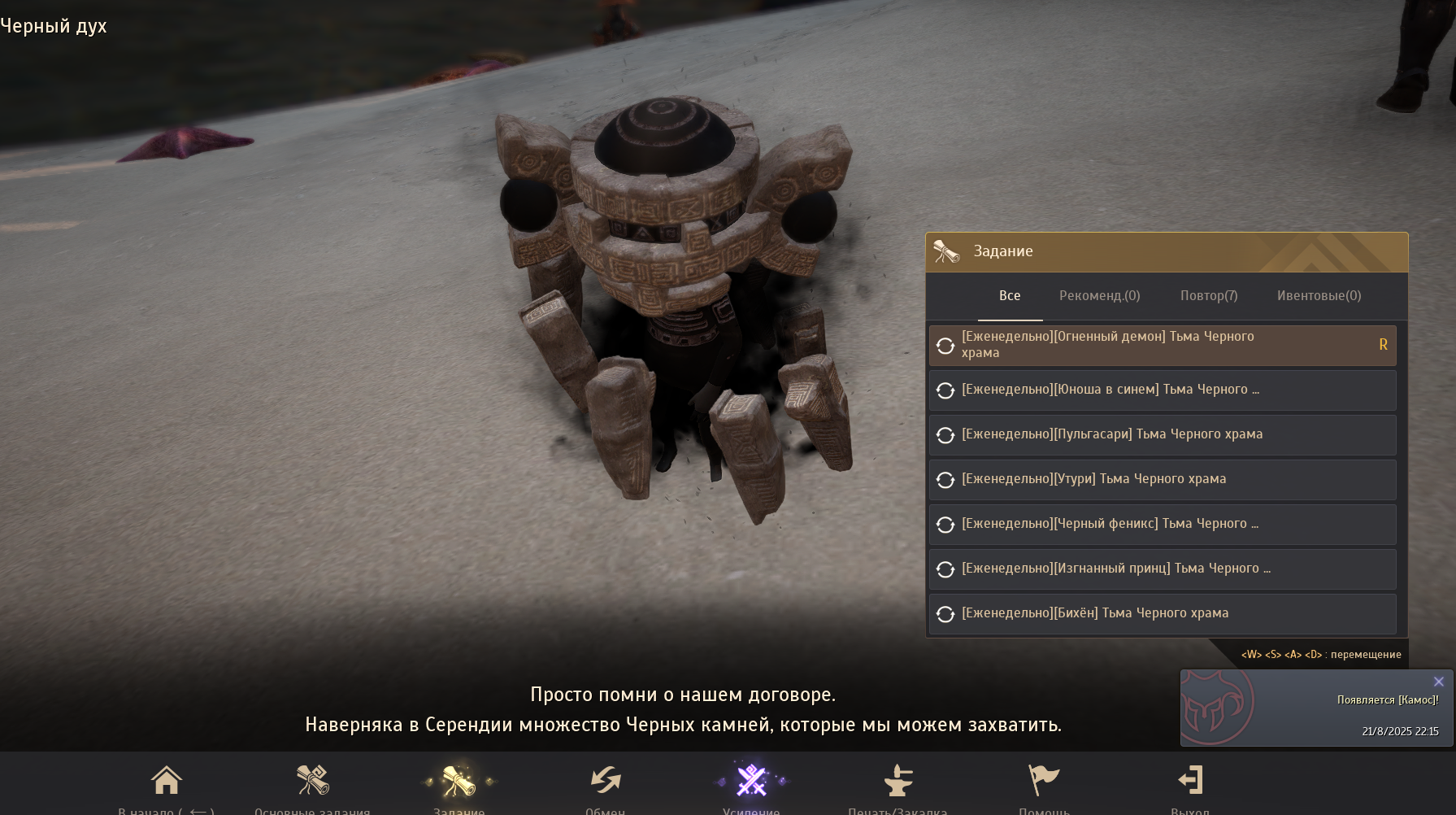Open the Рекоменд.(0) tab
The height and width of the screenshot is (815, 1456).
coord(1099,296)
